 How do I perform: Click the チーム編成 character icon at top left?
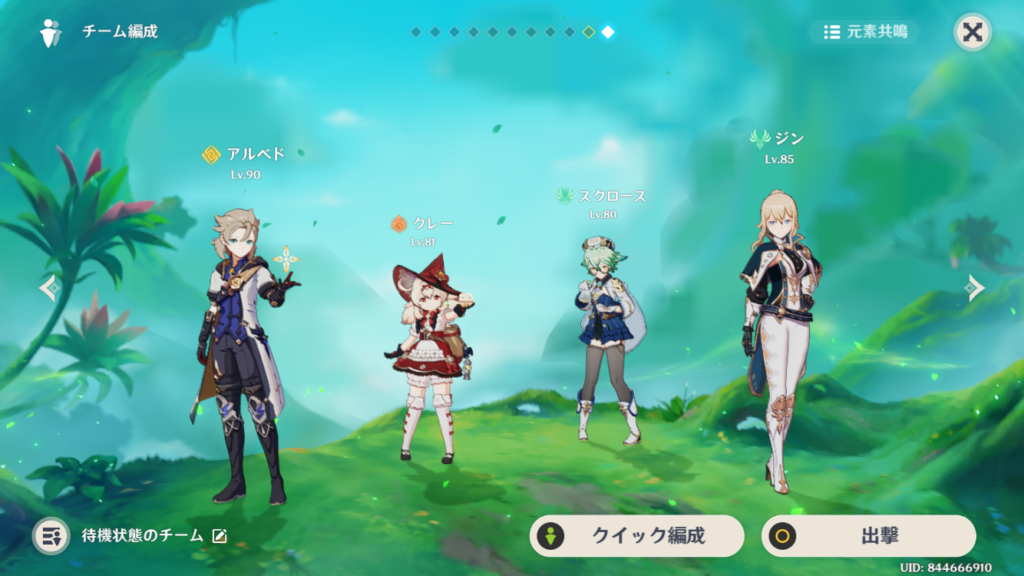point(51,32)
